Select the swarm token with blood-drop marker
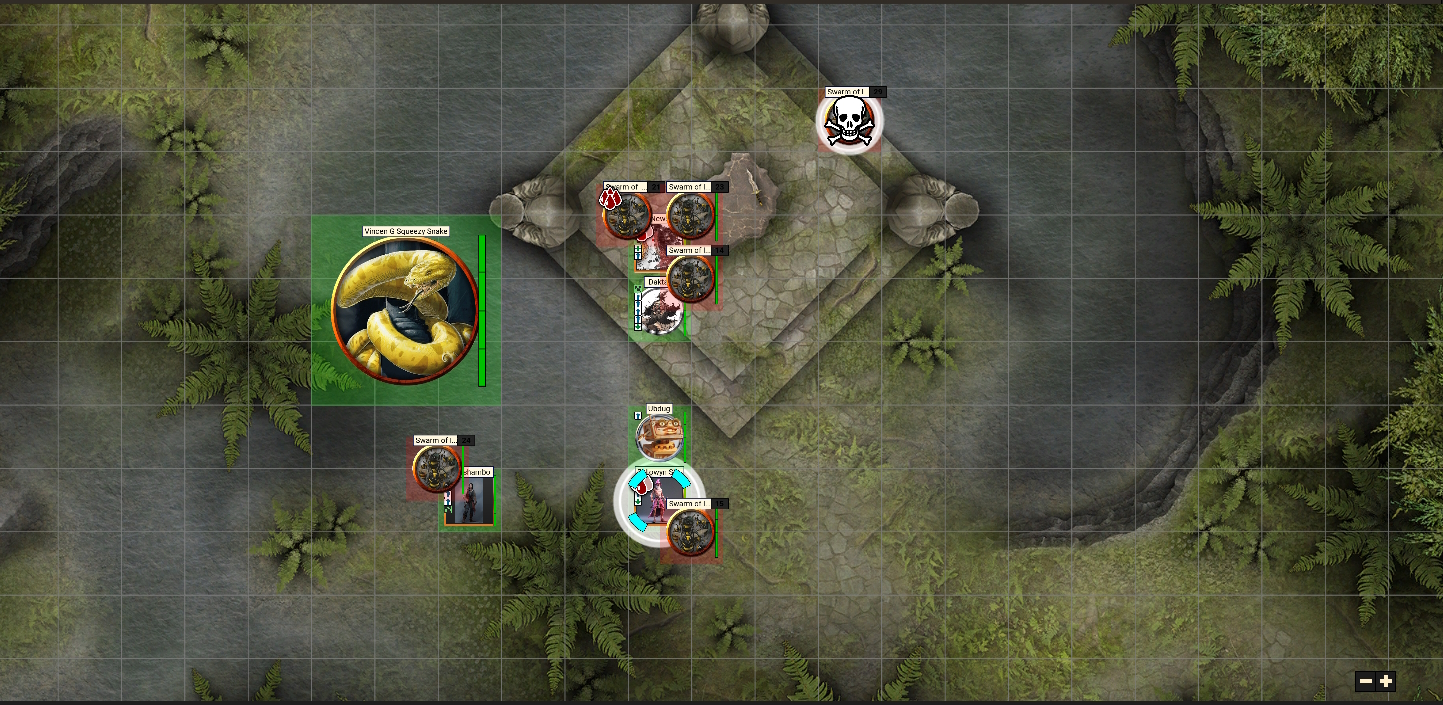The image size is (1443, 705). coord(627,215)
